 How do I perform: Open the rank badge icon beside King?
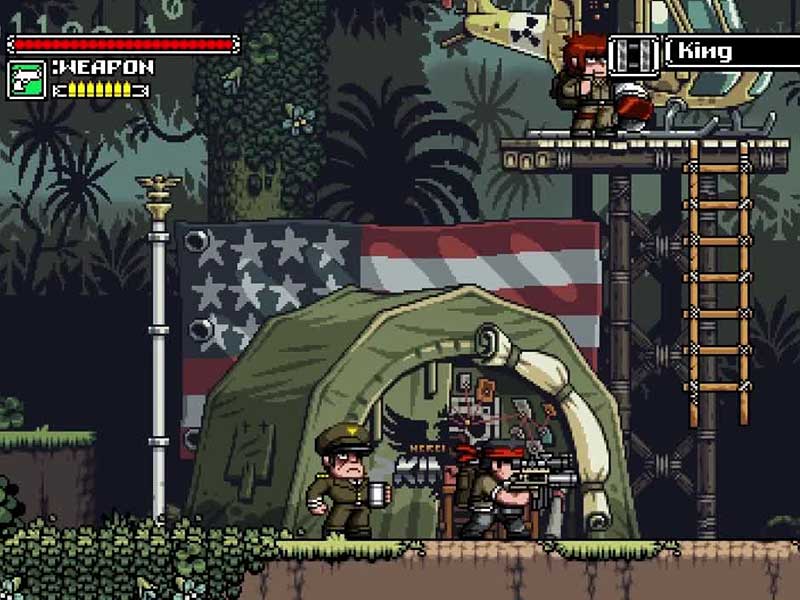pos(634,53)
